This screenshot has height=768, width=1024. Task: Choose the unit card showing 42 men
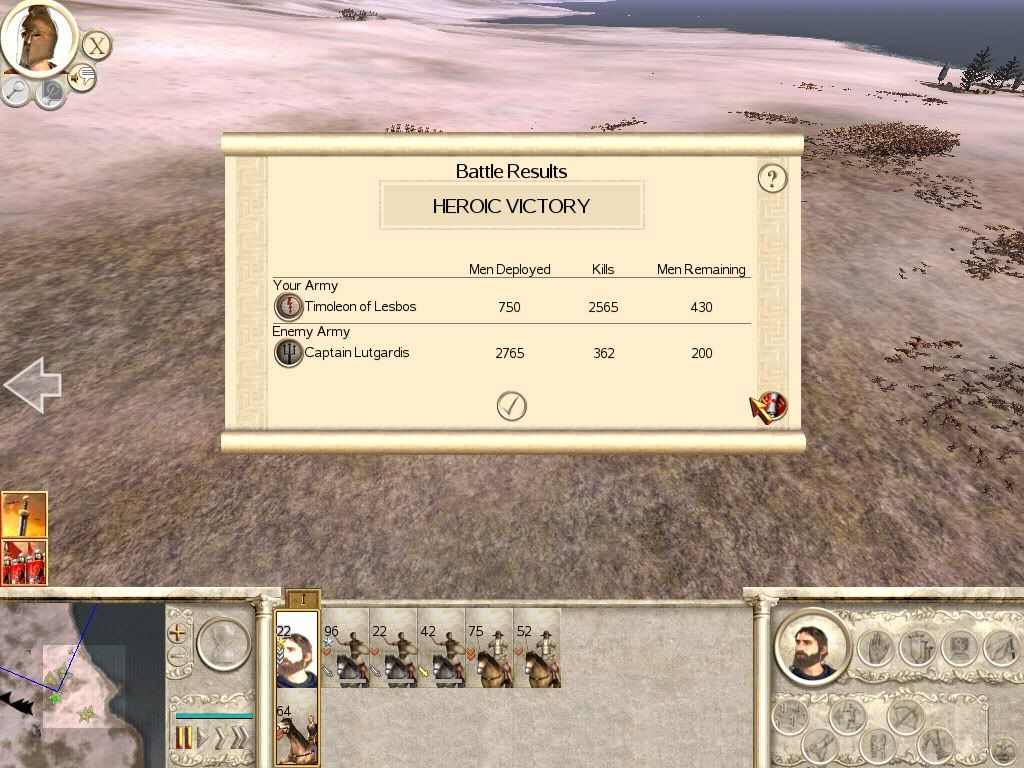(x=441, y=649)
